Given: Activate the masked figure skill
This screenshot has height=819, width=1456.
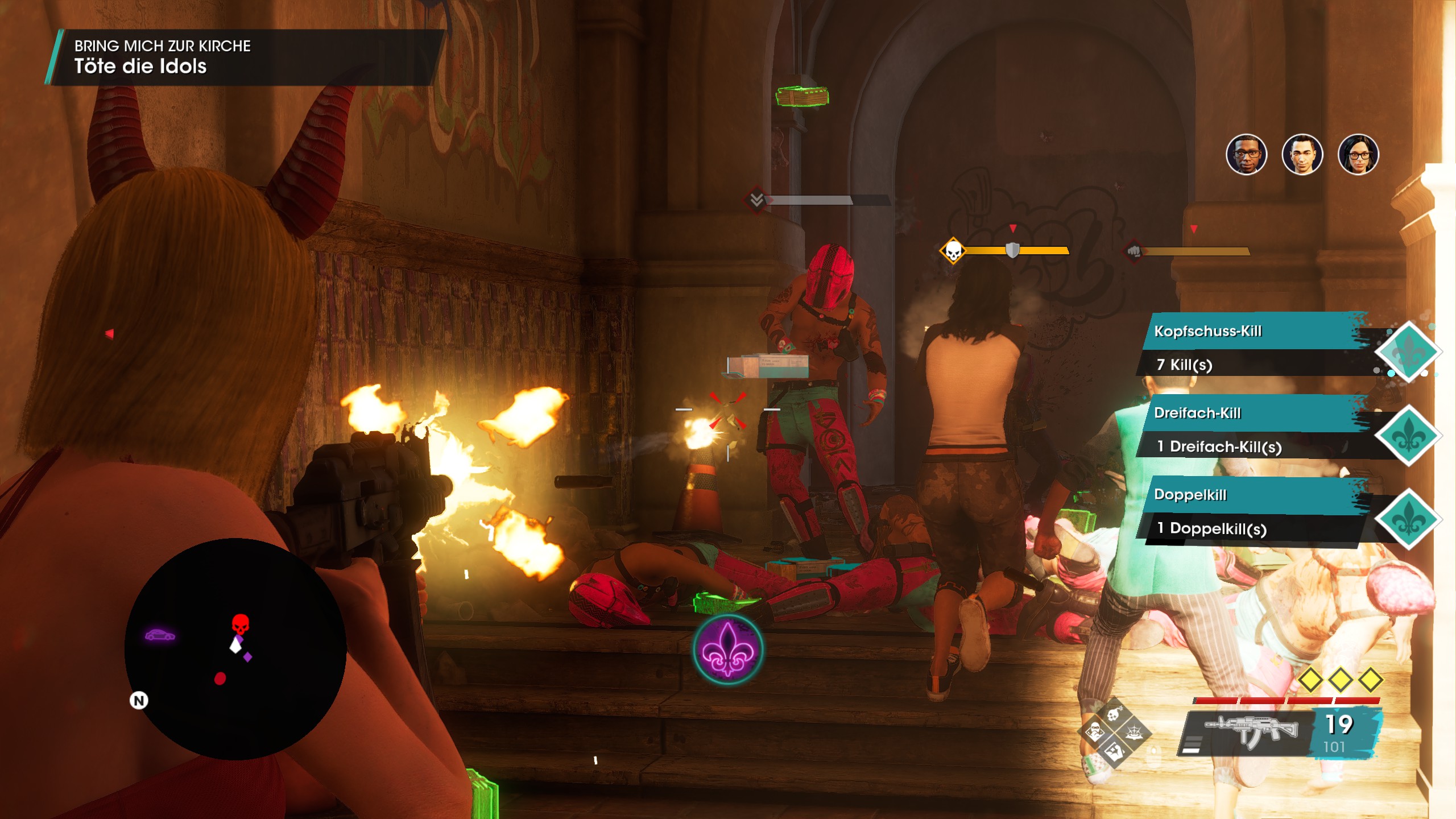Looking at the screenshot, I should [1095, 733].
